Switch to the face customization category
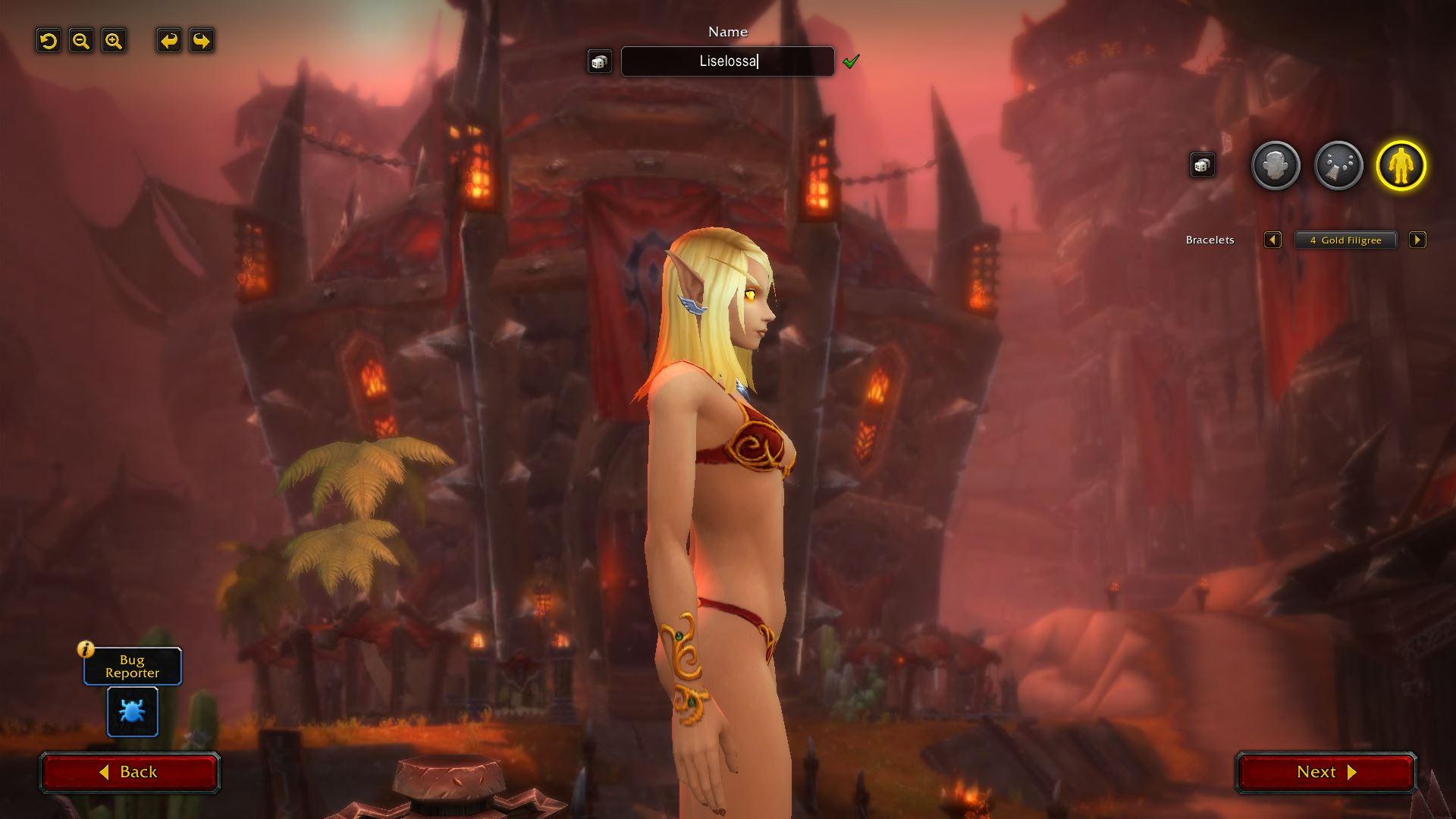 (1276, 166)
